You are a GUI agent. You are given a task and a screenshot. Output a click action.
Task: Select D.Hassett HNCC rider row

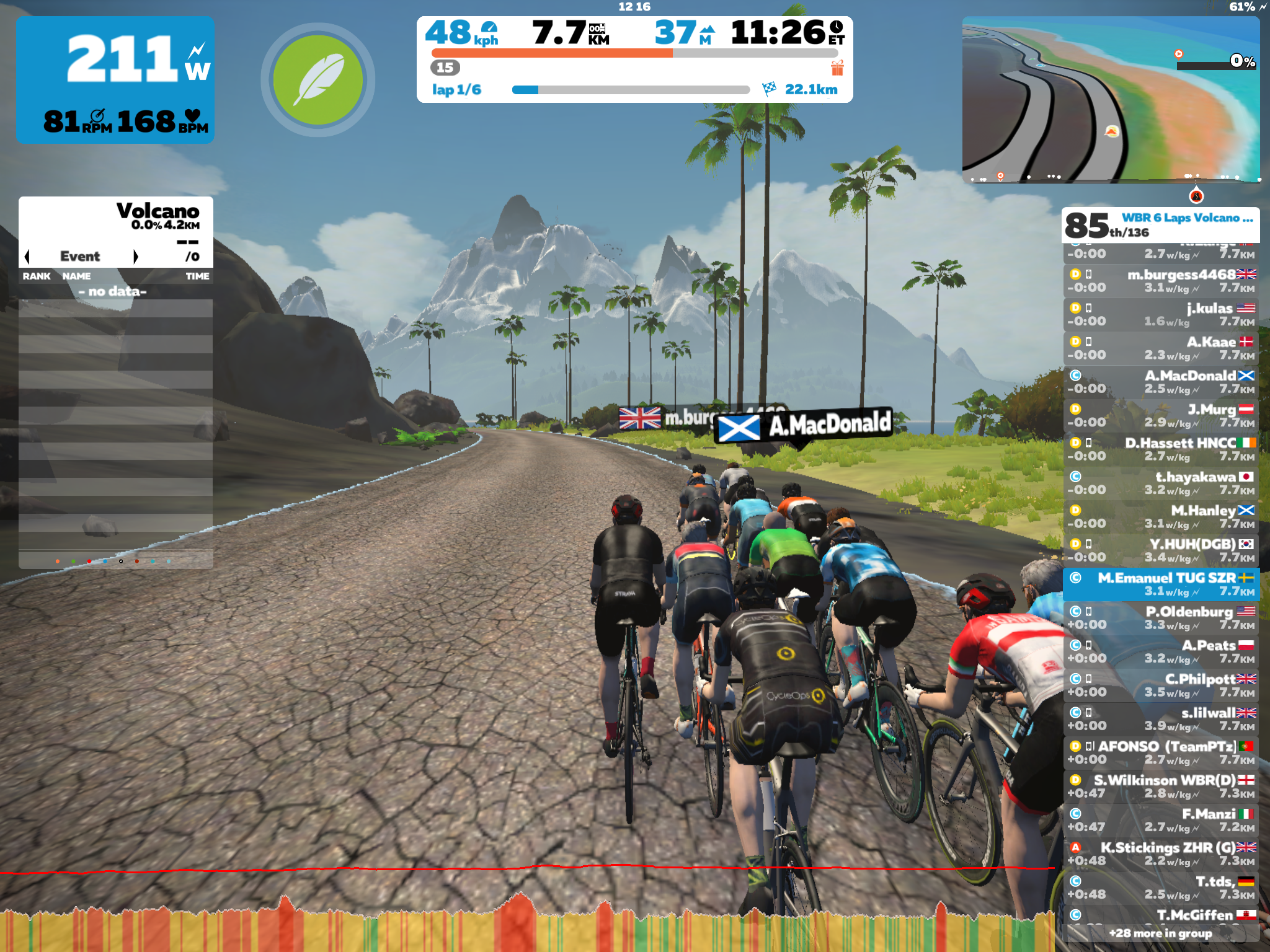[x=1161, y=449]
